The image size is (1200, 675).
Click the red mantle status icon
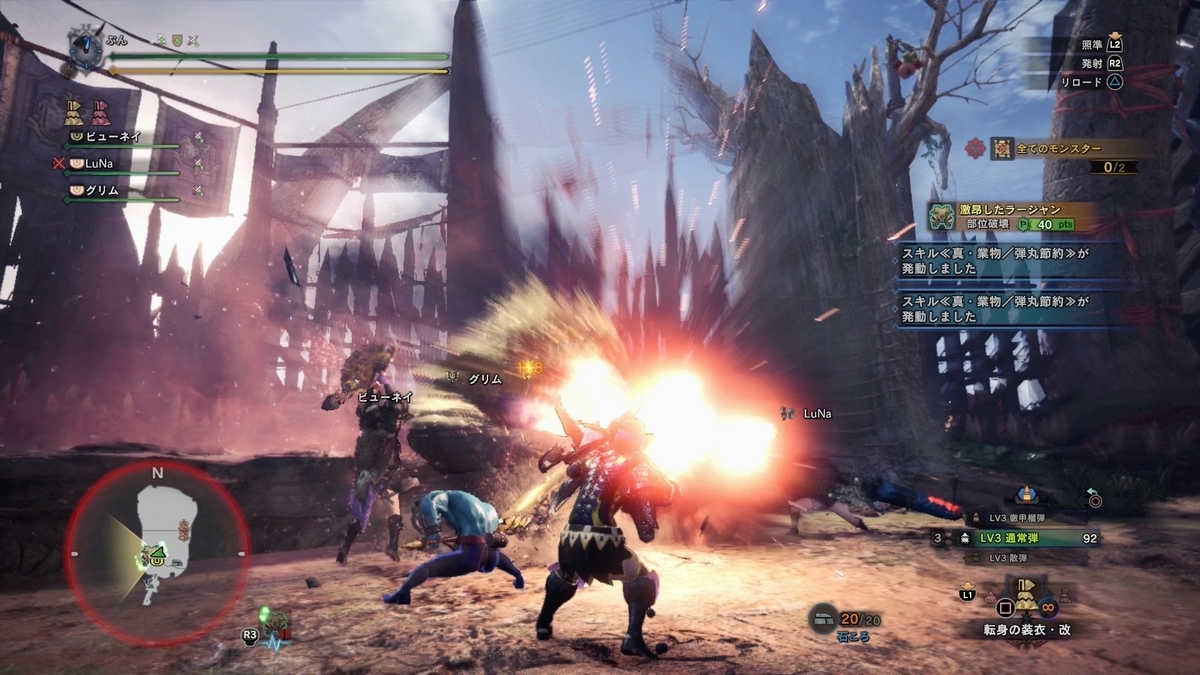point(99,110)
